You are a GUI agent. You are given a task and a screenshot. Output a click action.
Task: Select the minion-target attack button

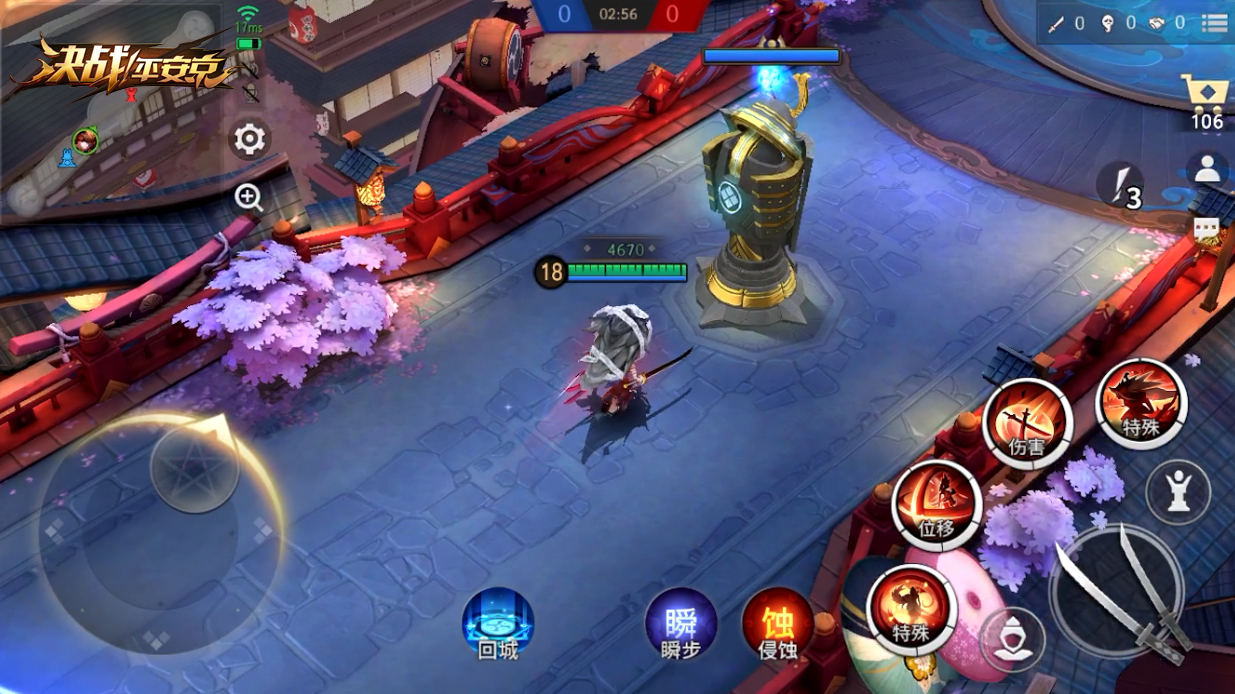[1012, 638]
